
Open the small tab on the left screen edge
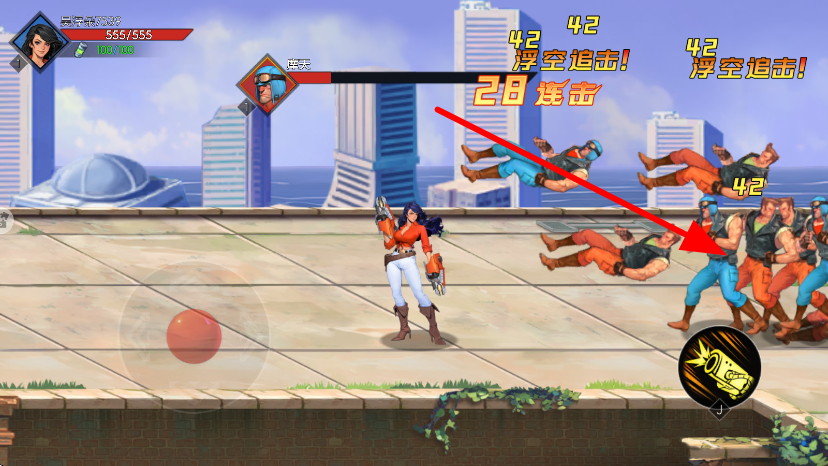[4, 222]
